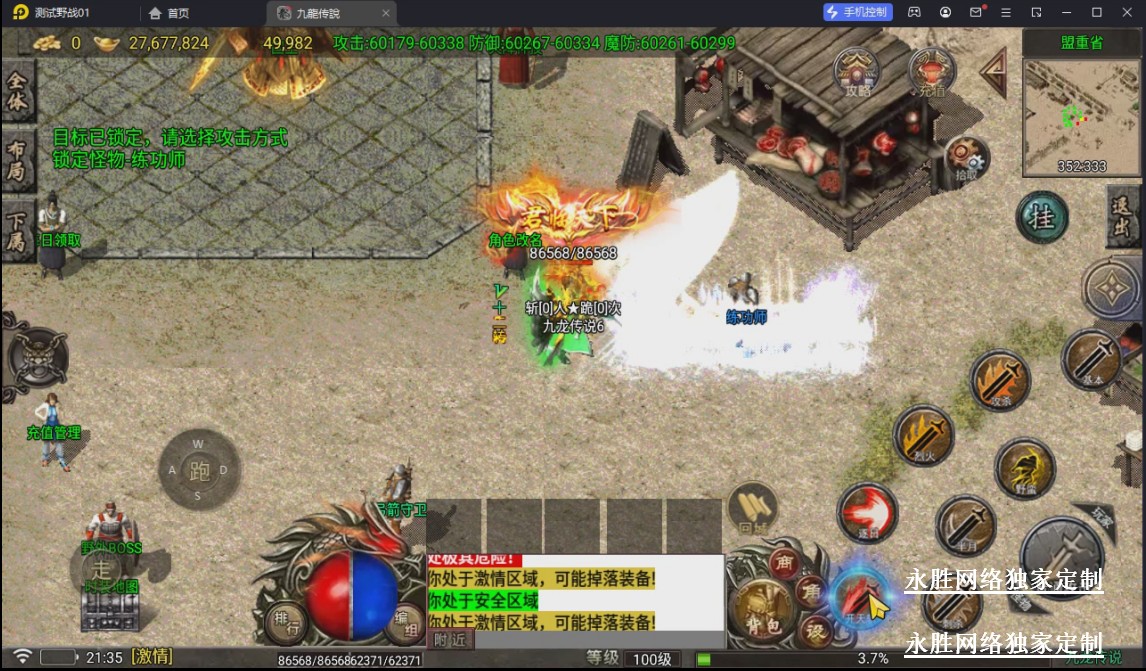The image size is (1146, 671).
Task: Click the 退出 exit button
Action: [x=1124, y=215]
